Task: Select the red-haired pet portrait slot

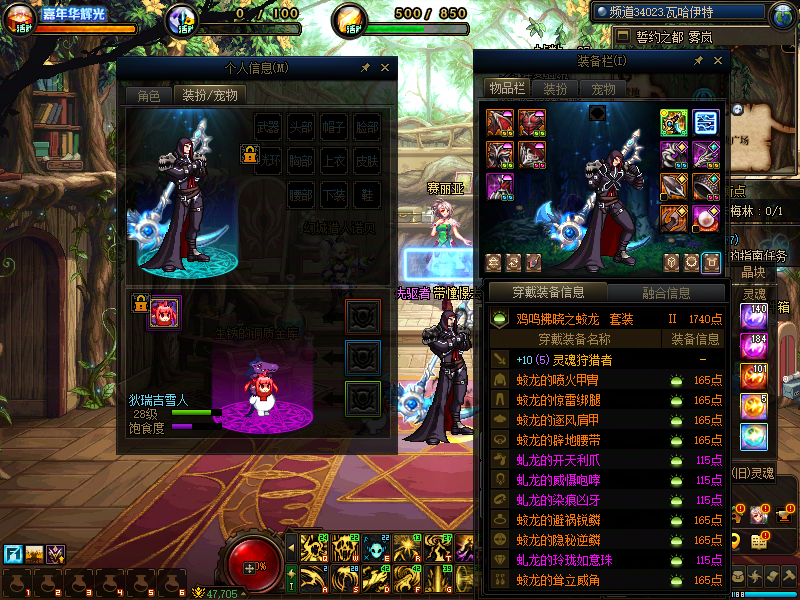Action: click(x=164, y=313)
